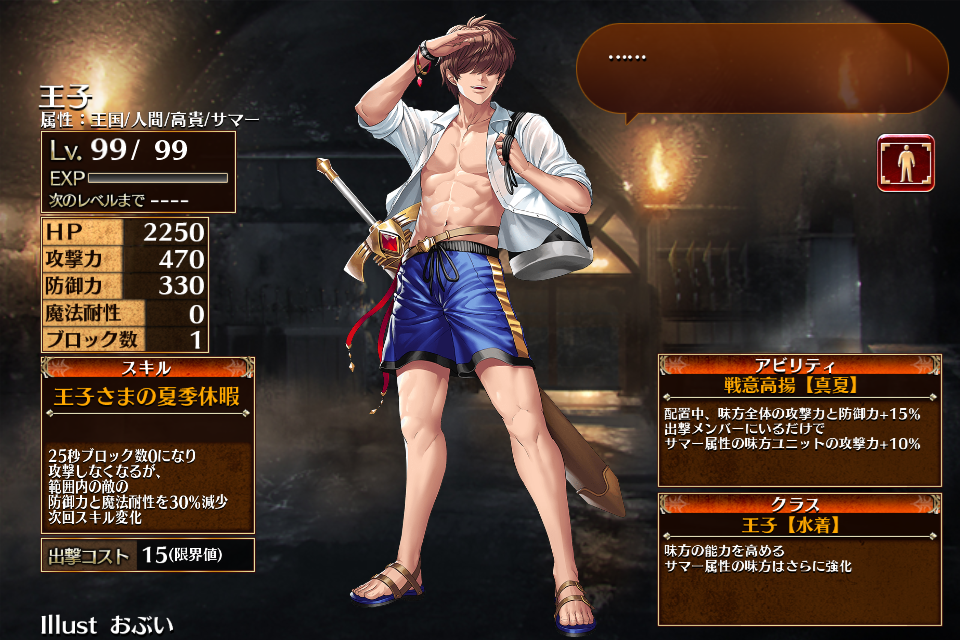960x640 pixels.
Task: Click the red character silhouette button
Action: pyautogui.click(x=906, y=163)
